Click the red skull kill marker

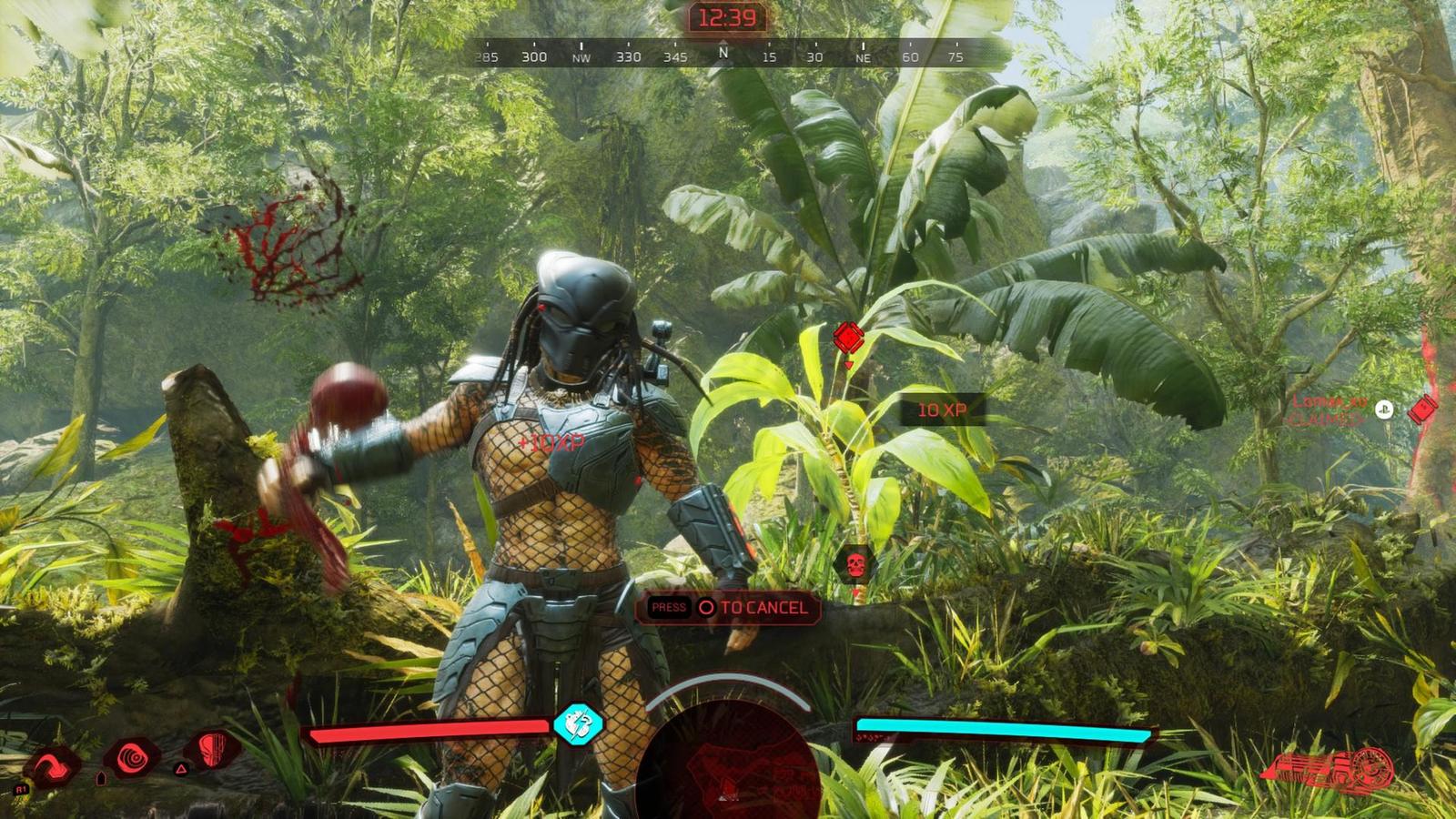coord(855,565)
